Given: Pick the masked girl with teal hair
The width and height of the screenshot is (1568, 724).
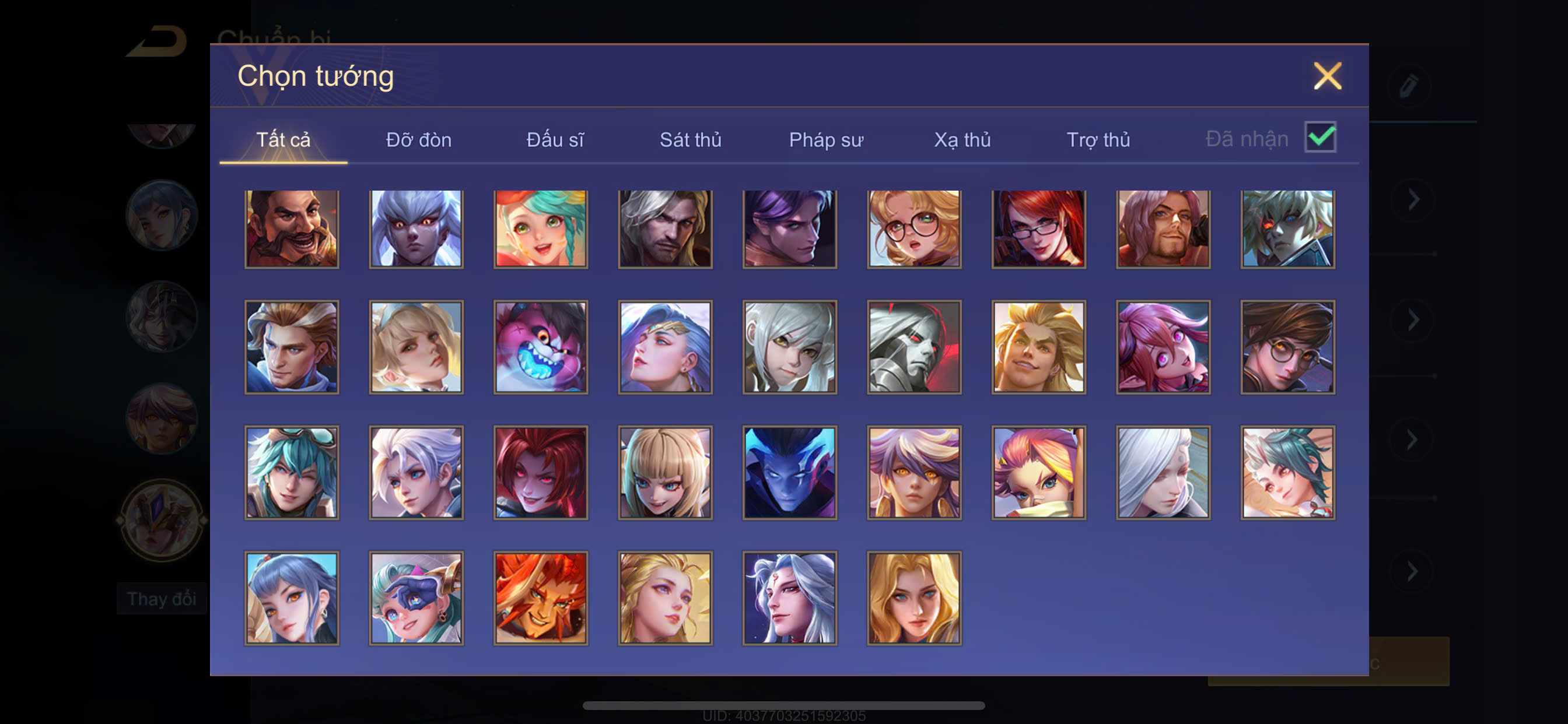Looking at the screenshot, I should (x=416, y=598).
